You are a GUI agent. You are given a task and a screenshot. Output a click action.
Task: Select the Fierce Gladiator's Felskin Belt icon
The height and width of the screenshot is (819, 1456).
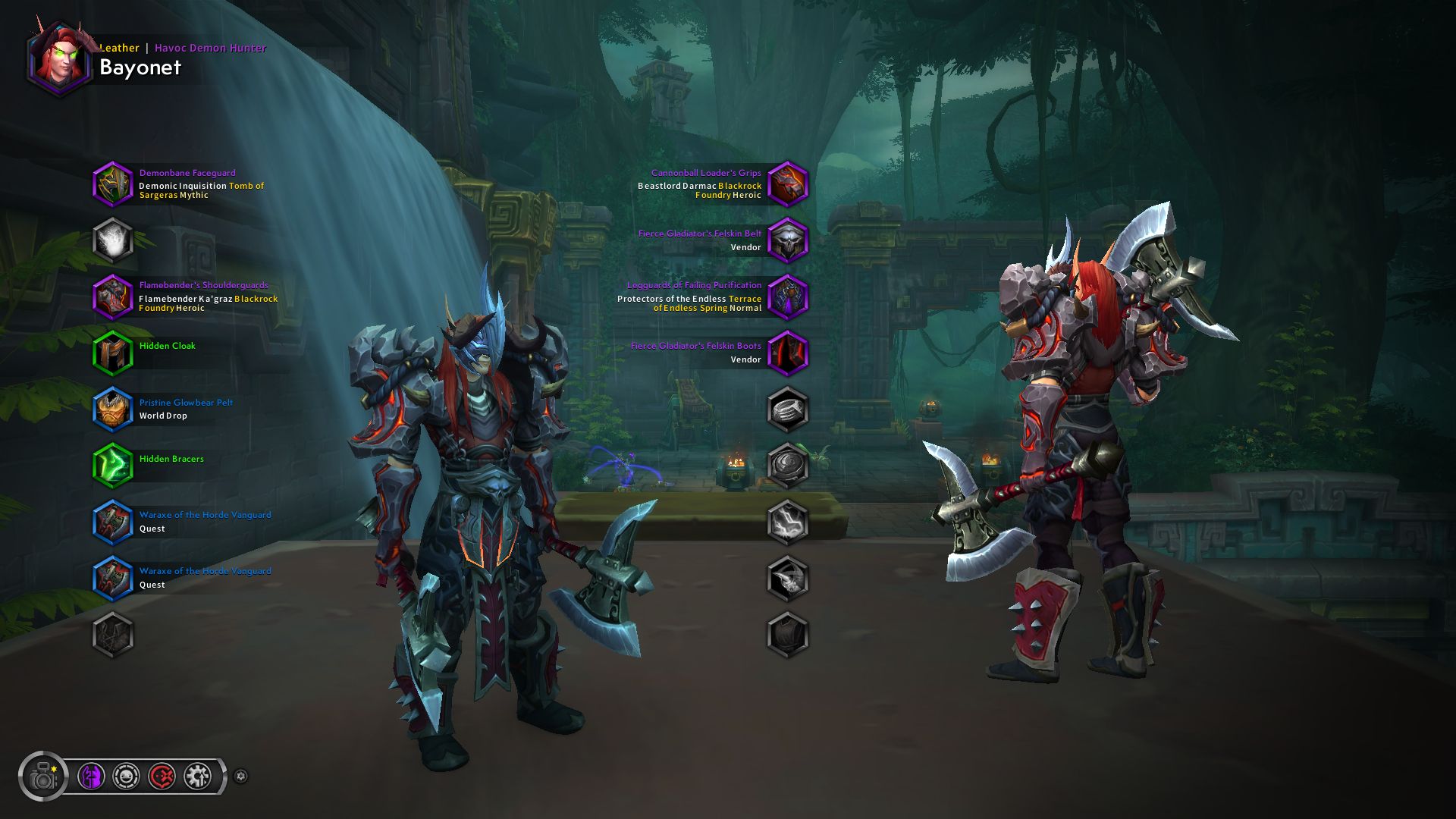789,240
